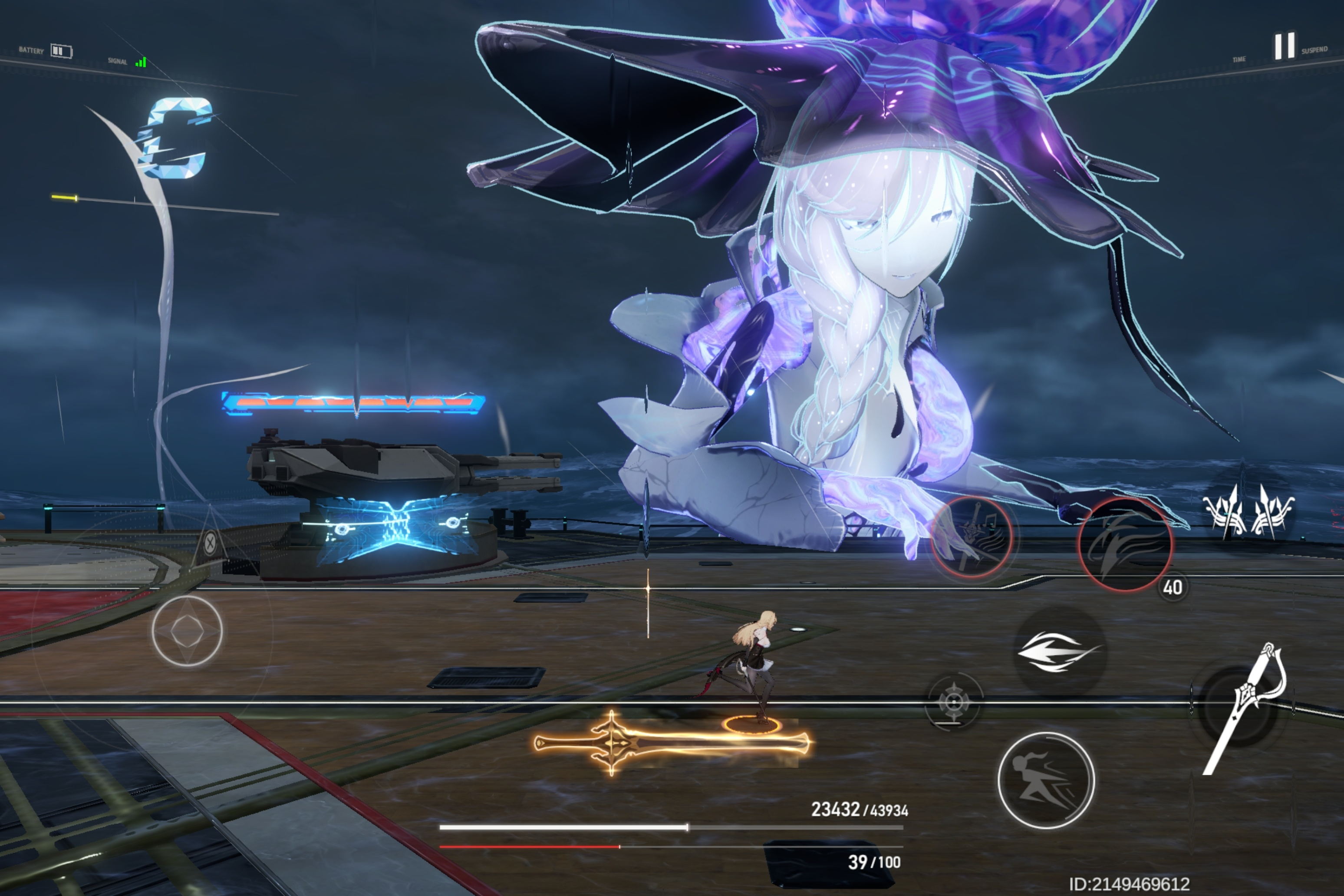1344x896 pixels.
Task: Toggle the target lock-on crosshair
Action: coord(953,701)
